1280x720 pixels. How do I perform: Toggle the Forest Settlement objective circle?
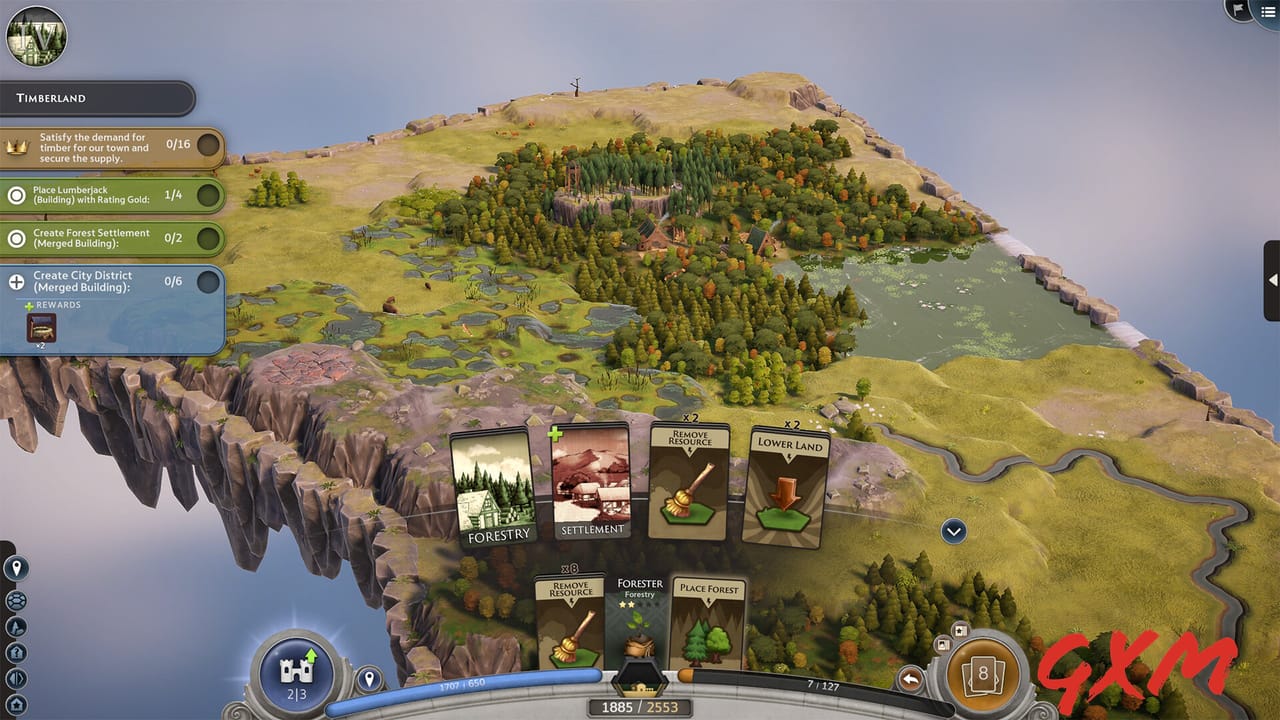[208, 238]
